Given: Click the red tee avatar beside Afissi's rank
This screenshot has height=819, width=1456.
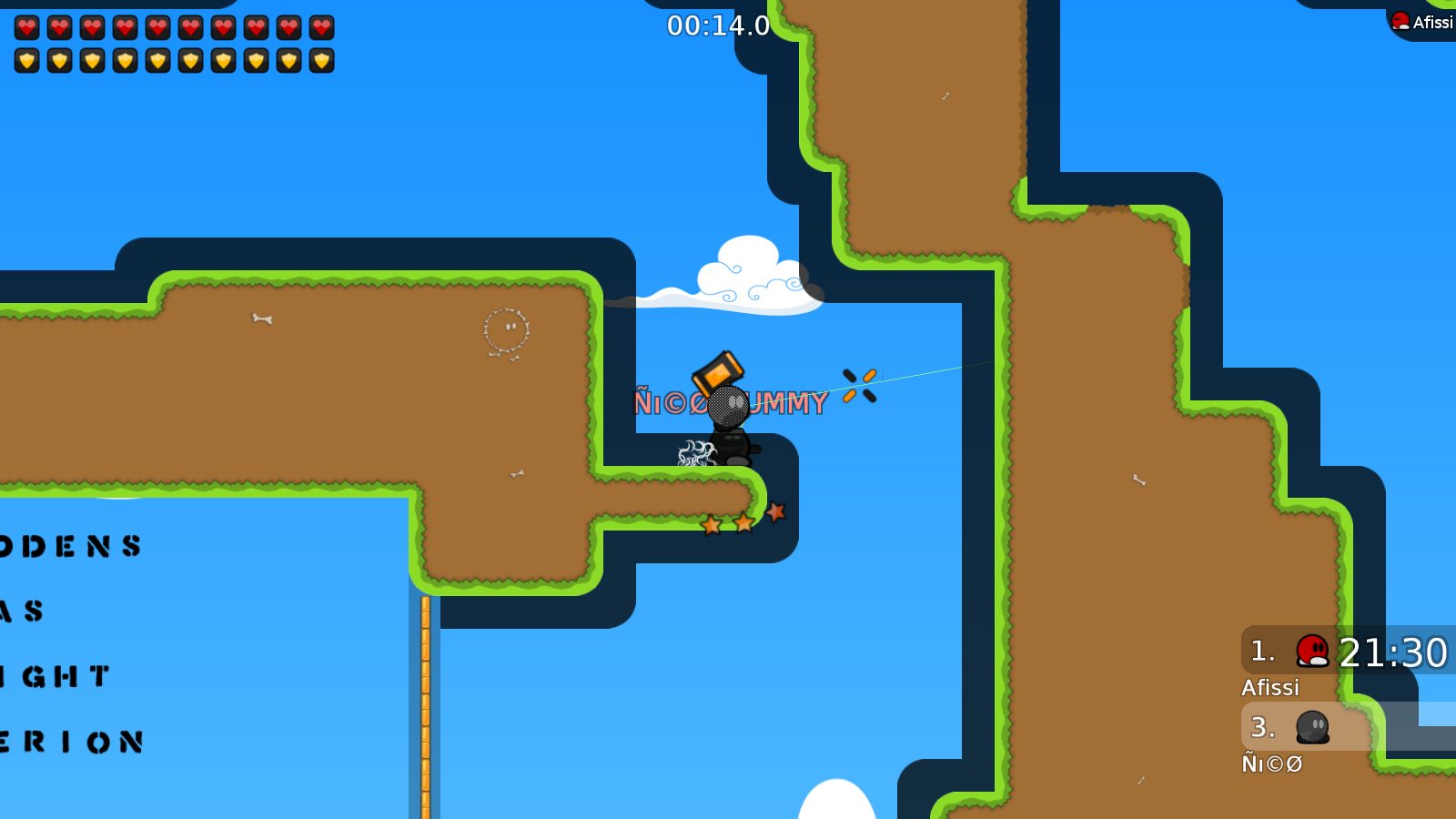Looking at the screenshot, I should pyautogui.click(x=1310, y=651).
